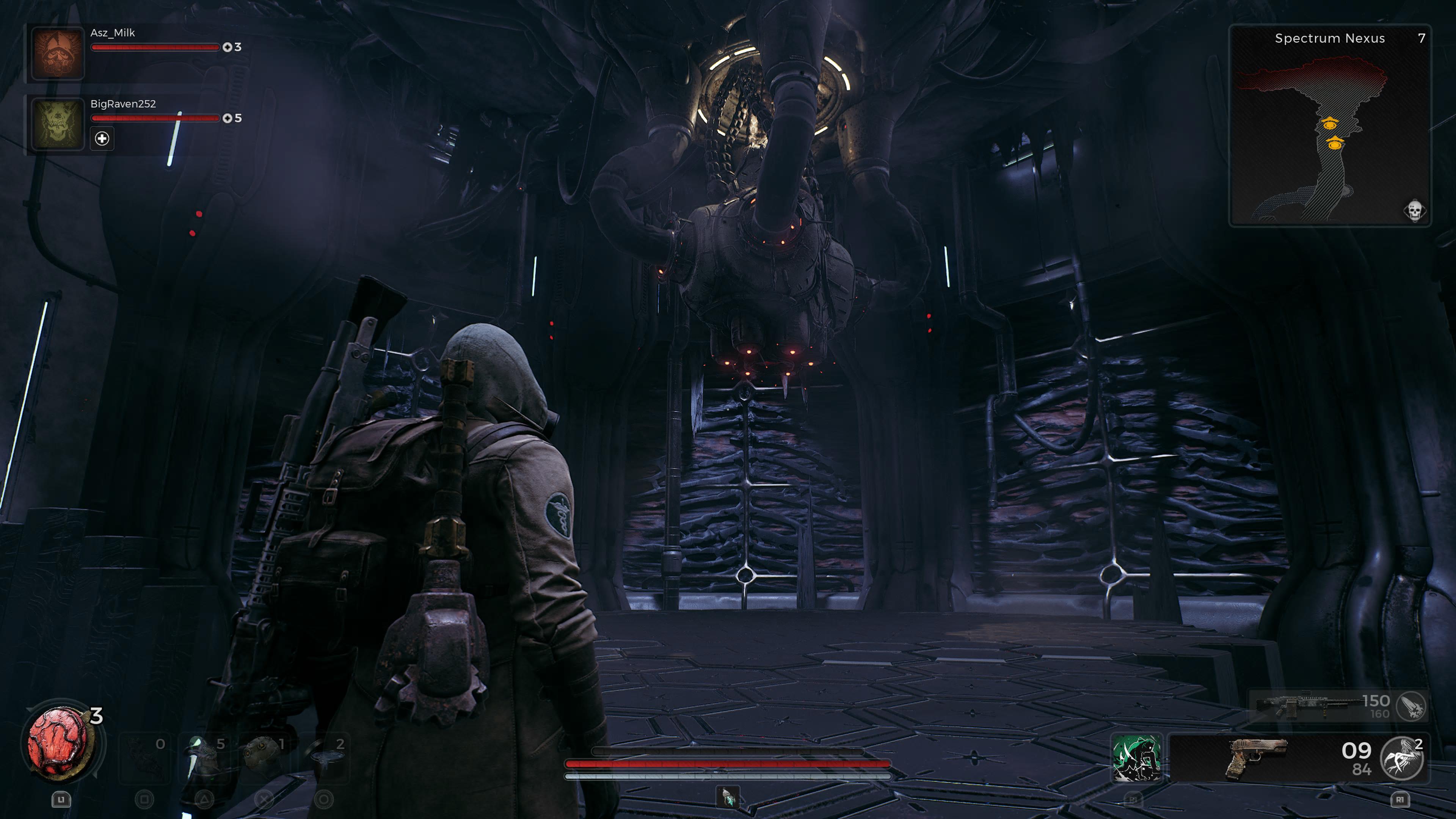Click the item icon below the health bar
Viewport: 1456px width, 819px height.
tap(728, 797)
